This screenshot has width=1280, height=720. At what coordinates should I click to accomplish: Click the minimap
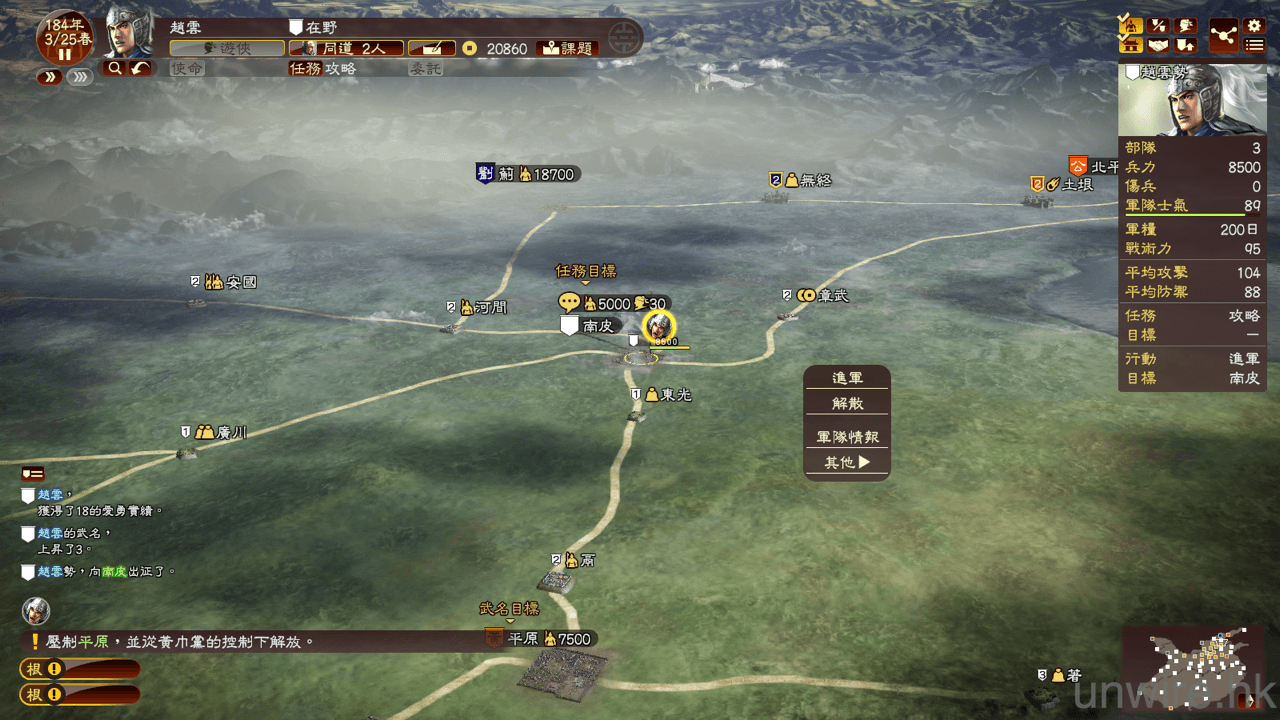(1198, 668)
